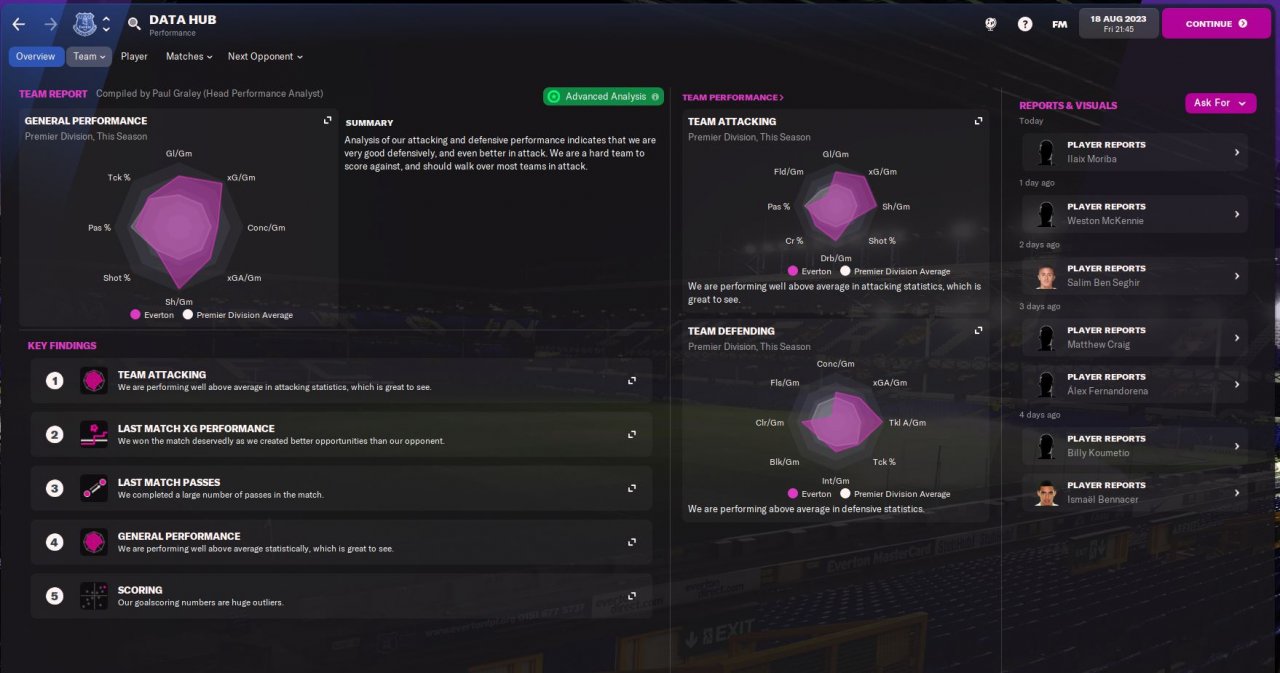Open the Team Performance link
This screenshot has width=1280, height=673.
732,98
